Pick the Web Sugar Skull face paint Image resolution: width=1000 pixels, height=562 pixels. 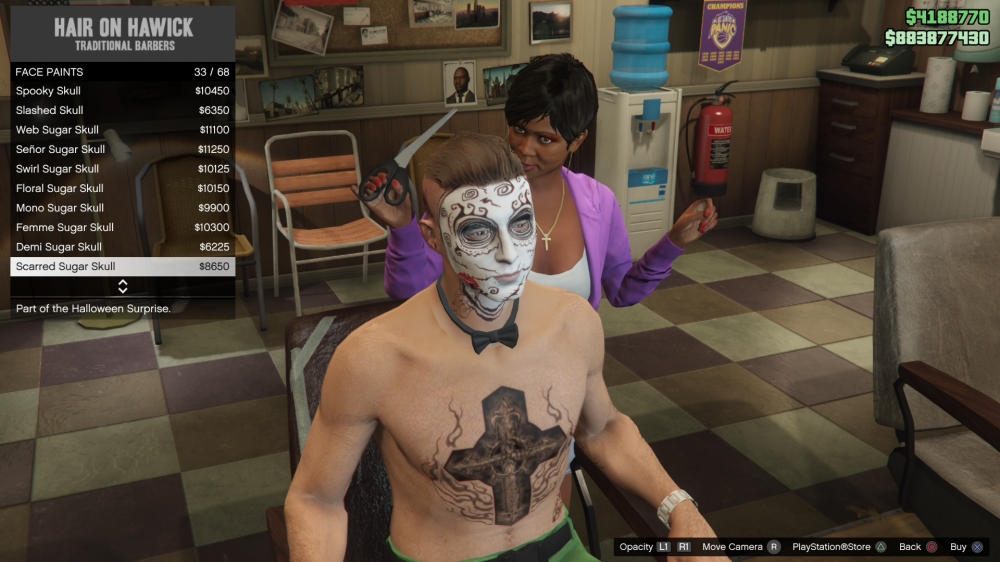point(122,130)
